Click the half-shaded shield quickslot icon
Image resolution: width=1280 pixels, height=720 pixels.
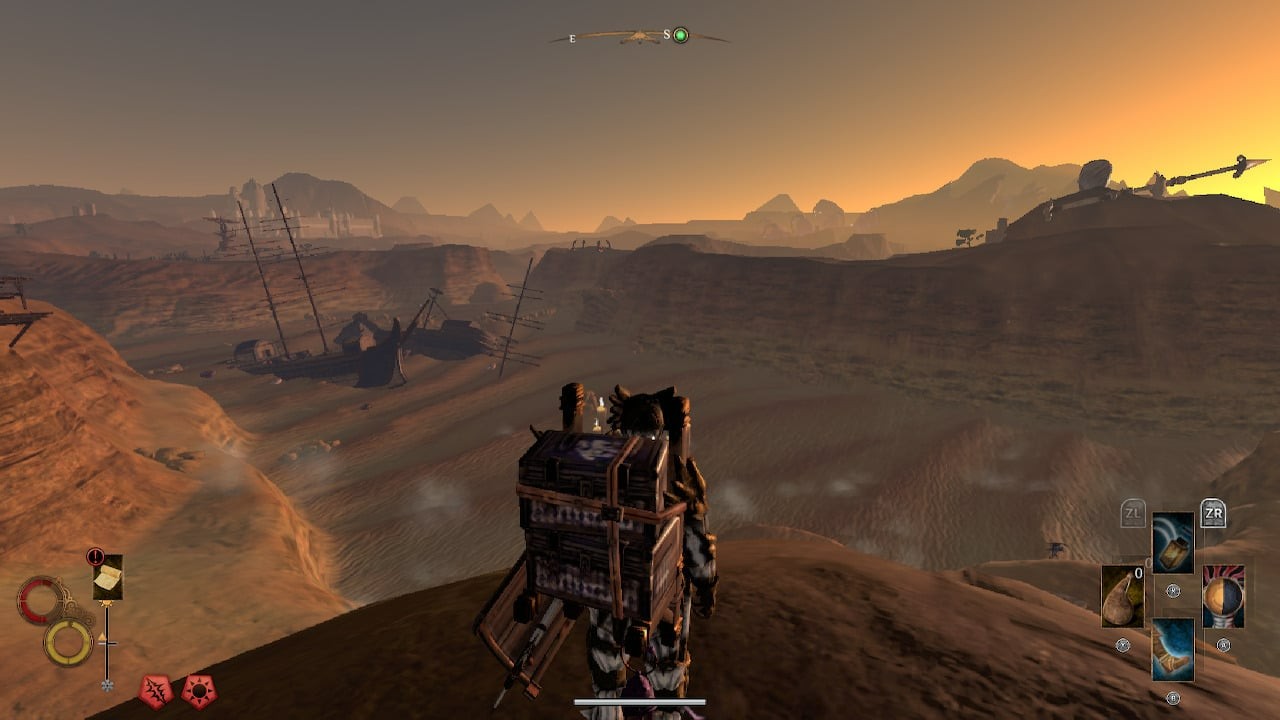[1224, 595]
